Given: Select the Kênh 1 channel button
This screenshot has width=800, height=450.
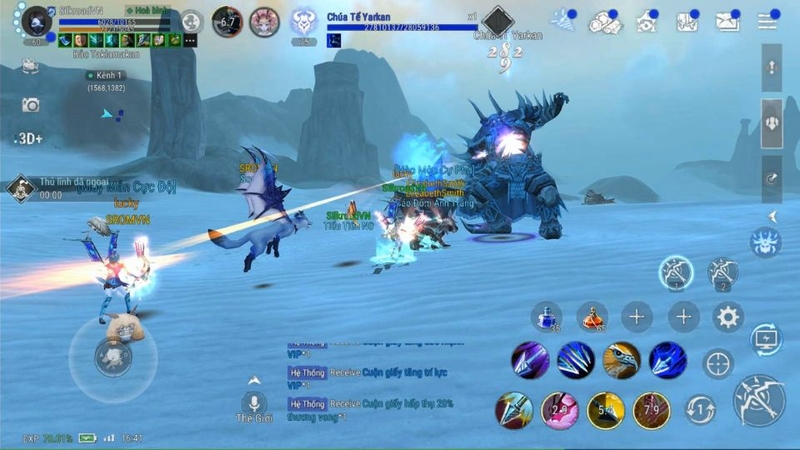Looking at the screenshot, I should pyautogui.click(x=106, y=76).
